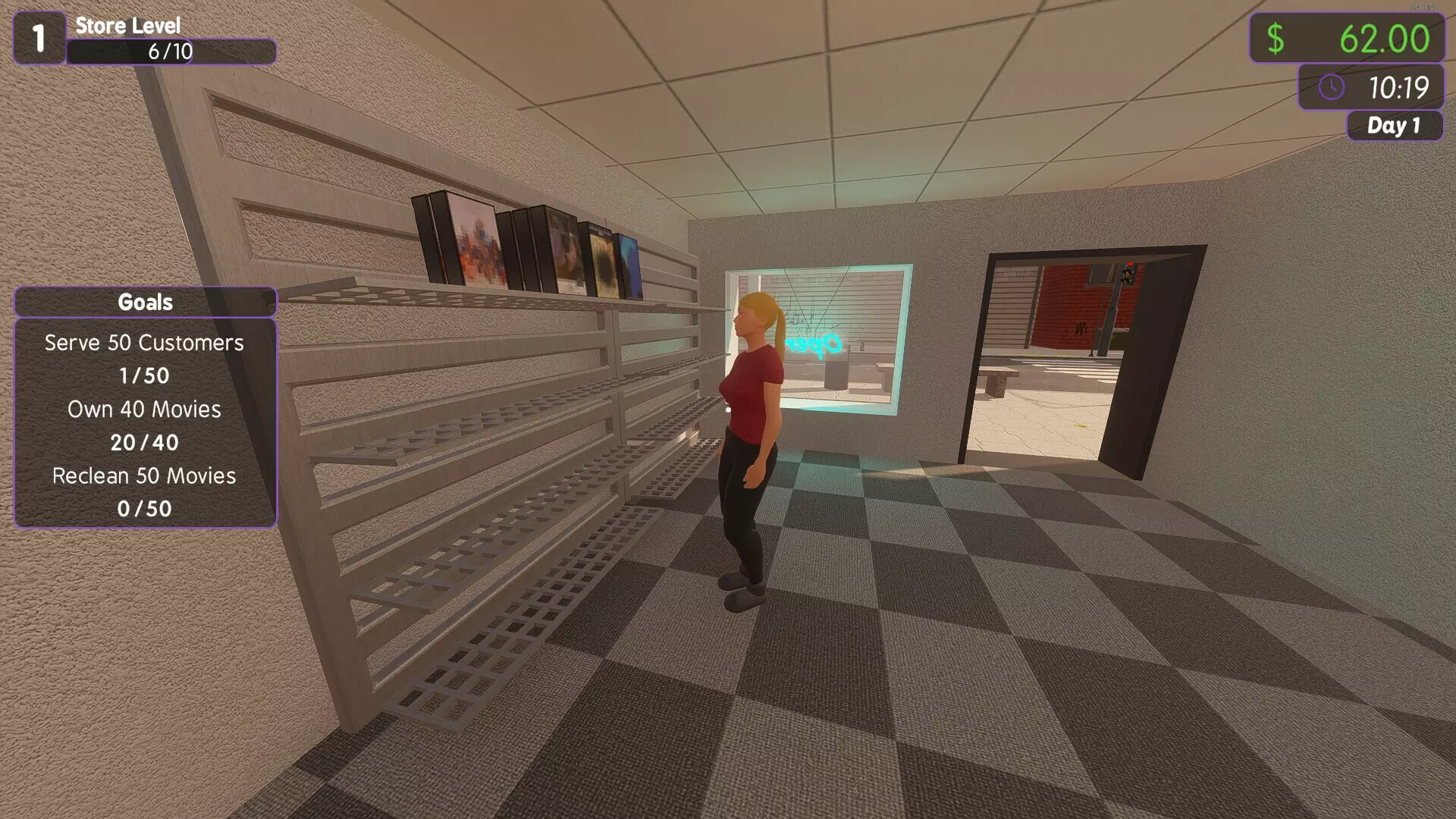This screenshot has height=819, width=1456.
Task: Select the clock icon beside the time
Action: (x=1331, y=87)
